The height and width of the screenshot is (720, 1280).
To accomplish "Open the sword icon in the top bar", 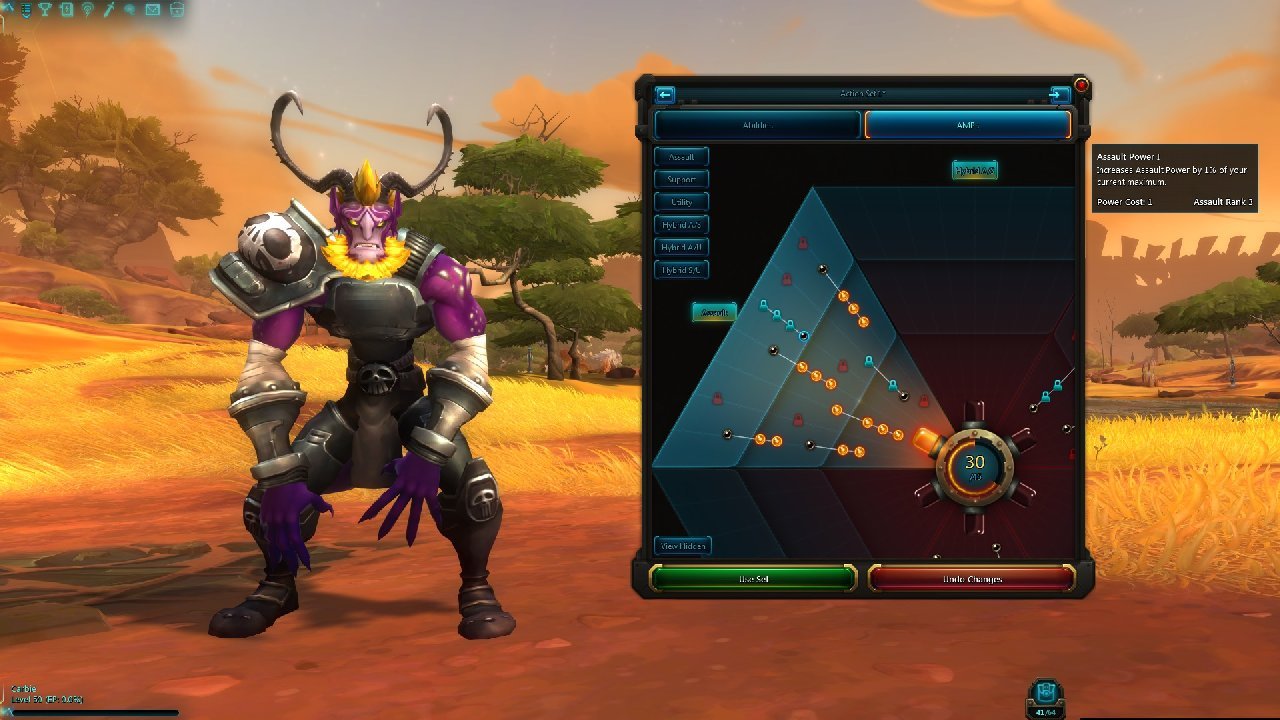I will click(109, 10).
